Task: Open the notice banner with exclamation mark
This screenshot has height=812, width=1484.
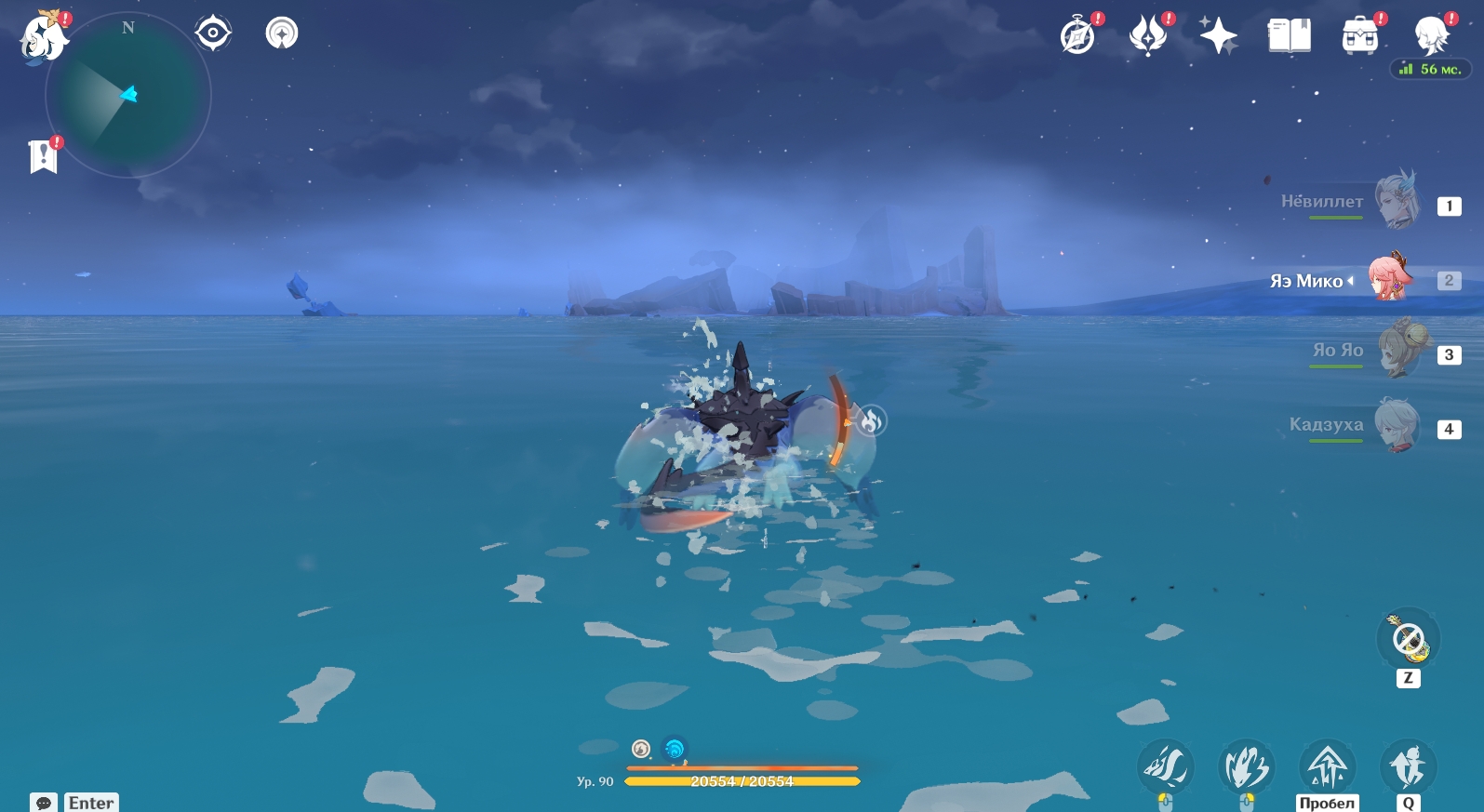Action: point(43,156)
